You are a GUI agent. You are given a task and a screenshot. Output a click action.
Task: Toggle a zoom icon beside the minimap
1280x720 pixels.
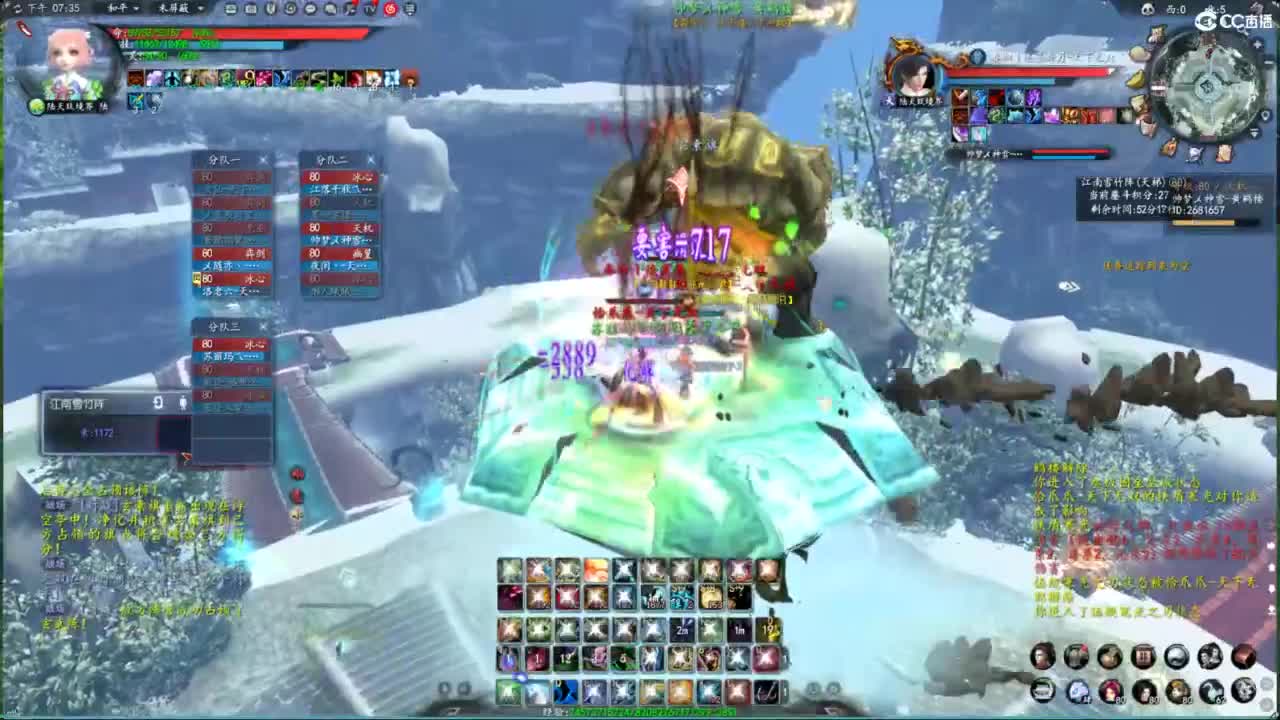pyautogui.click(x=1257, y=43)
